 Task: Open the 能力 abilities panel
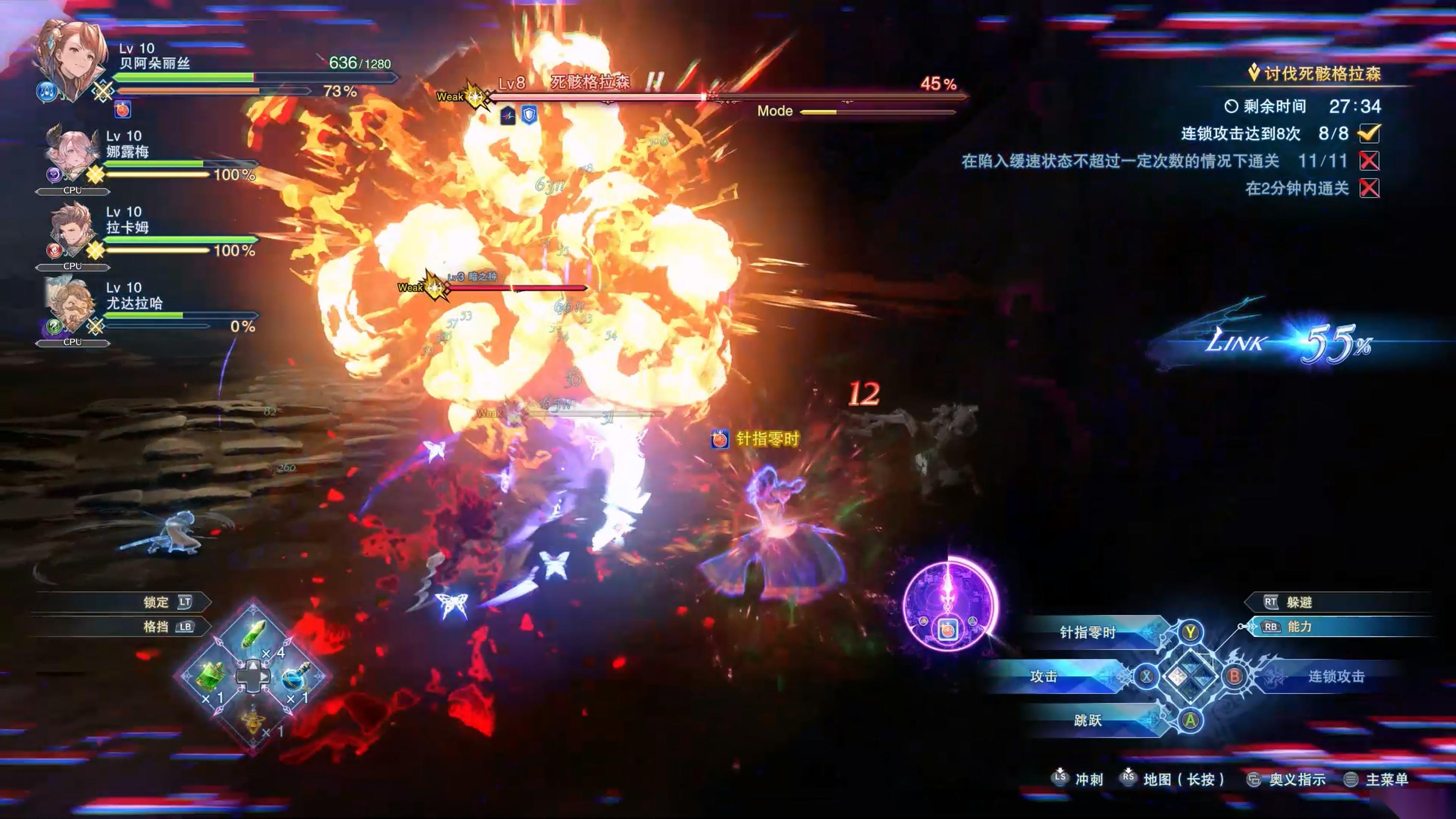click(x=1299, y=627)
